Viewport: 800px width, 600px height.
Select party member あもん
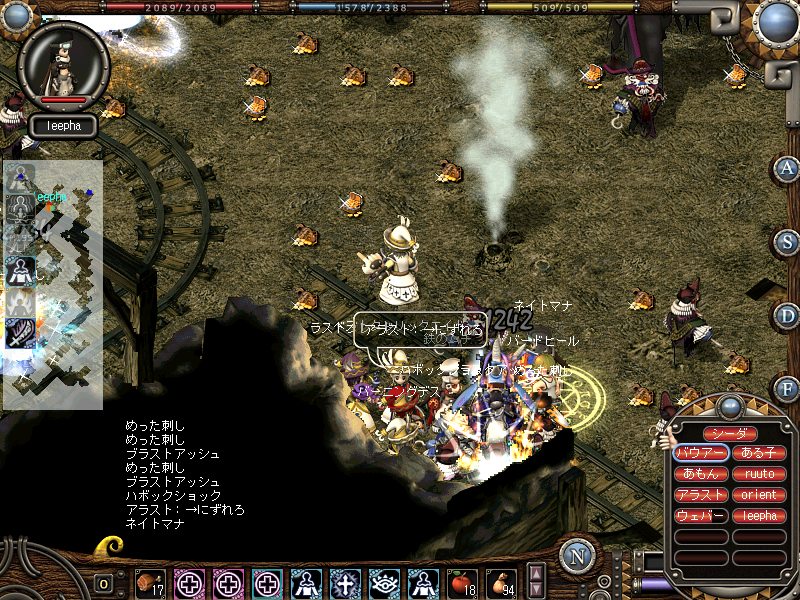point(700,474)
